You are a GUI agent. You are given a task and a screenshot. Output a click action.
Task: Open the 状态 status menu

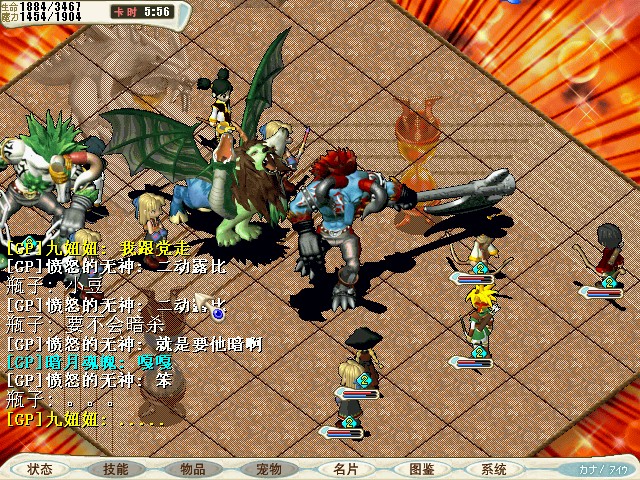click(x=40, y=469)
